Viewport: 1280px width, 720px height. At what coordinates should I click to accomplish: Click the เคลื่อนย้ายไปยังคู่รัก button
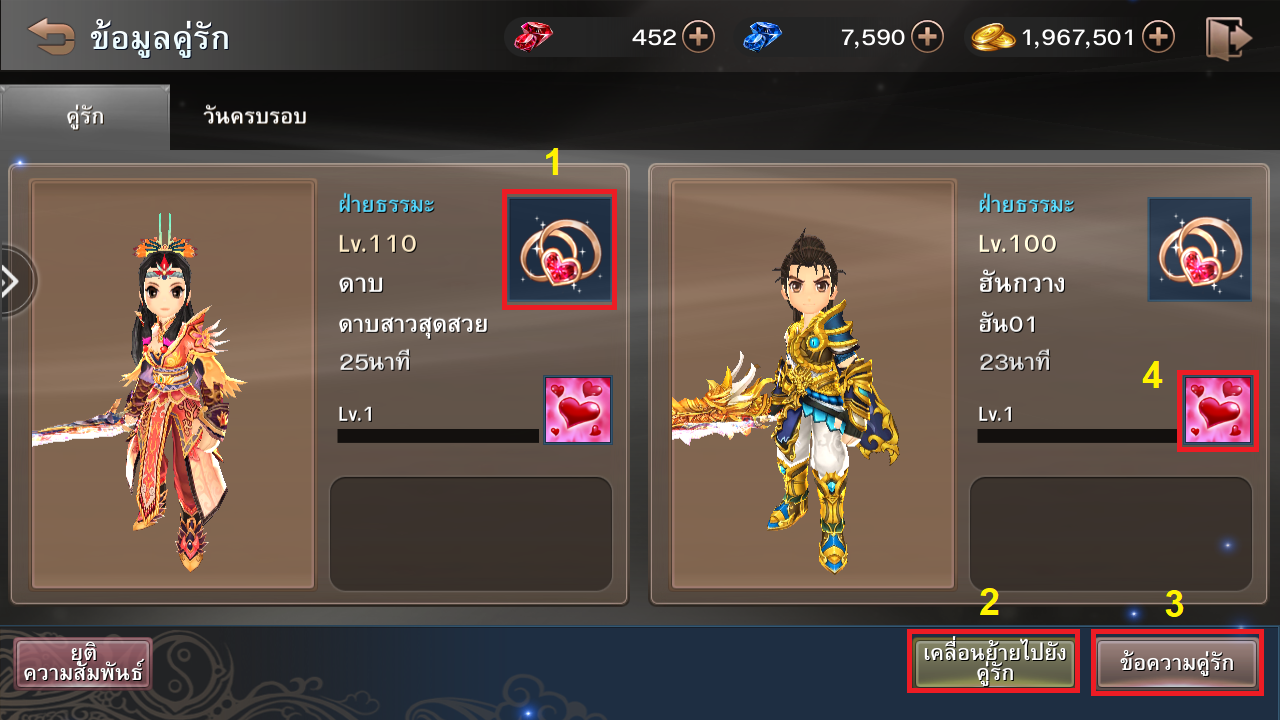(994, 662)
